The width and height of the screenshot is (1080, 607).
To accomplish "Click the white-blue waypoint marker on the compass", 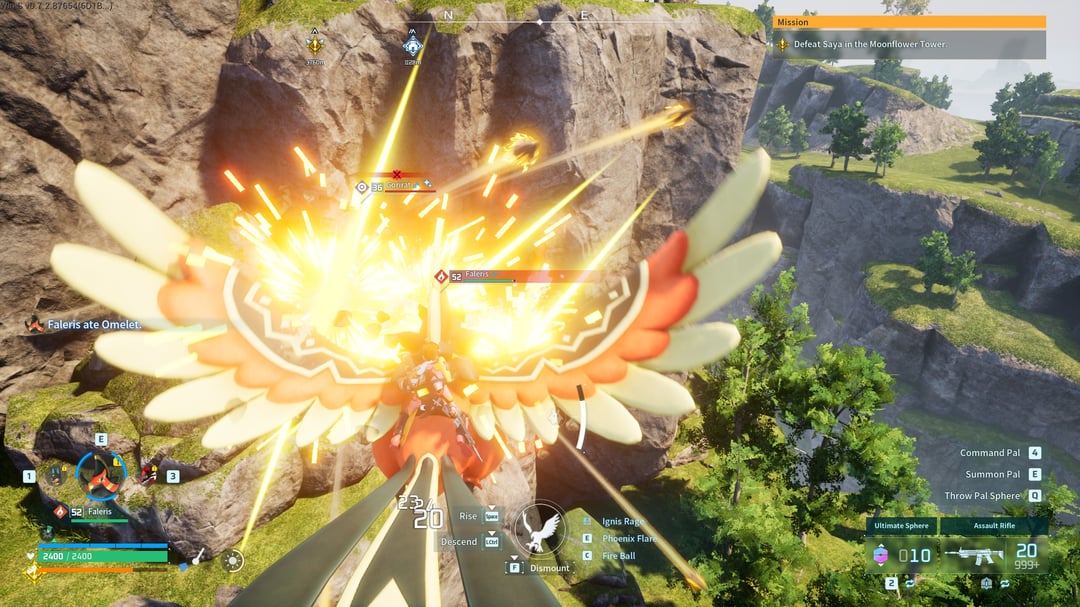I will point(412,44).
